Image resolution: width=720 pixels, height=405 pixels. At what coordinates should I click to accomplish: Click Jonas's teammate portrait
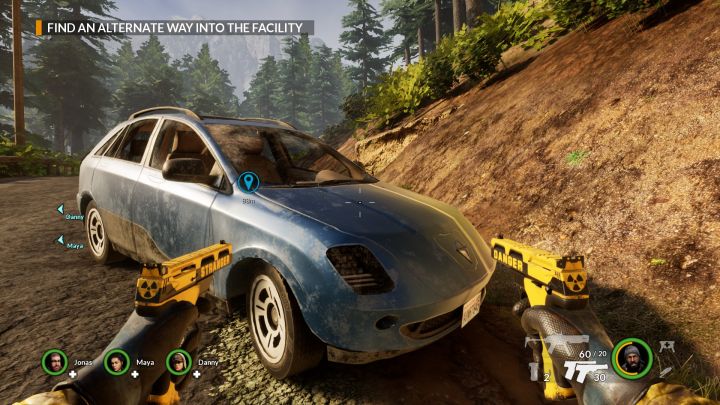[x=54, y=361]
